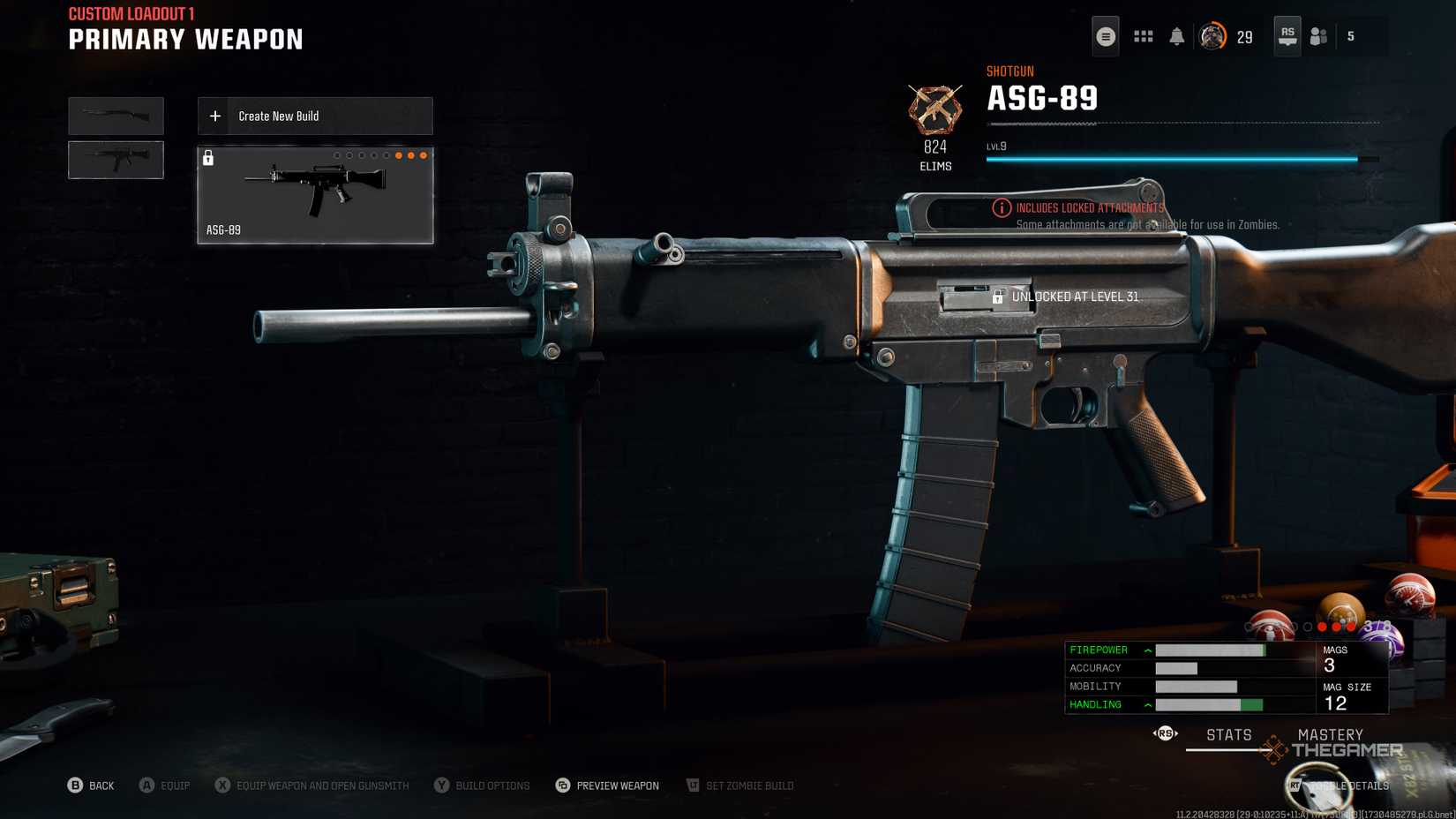
Task: Choose the top shotgun thumbnail
Action: tap(116, 116)
